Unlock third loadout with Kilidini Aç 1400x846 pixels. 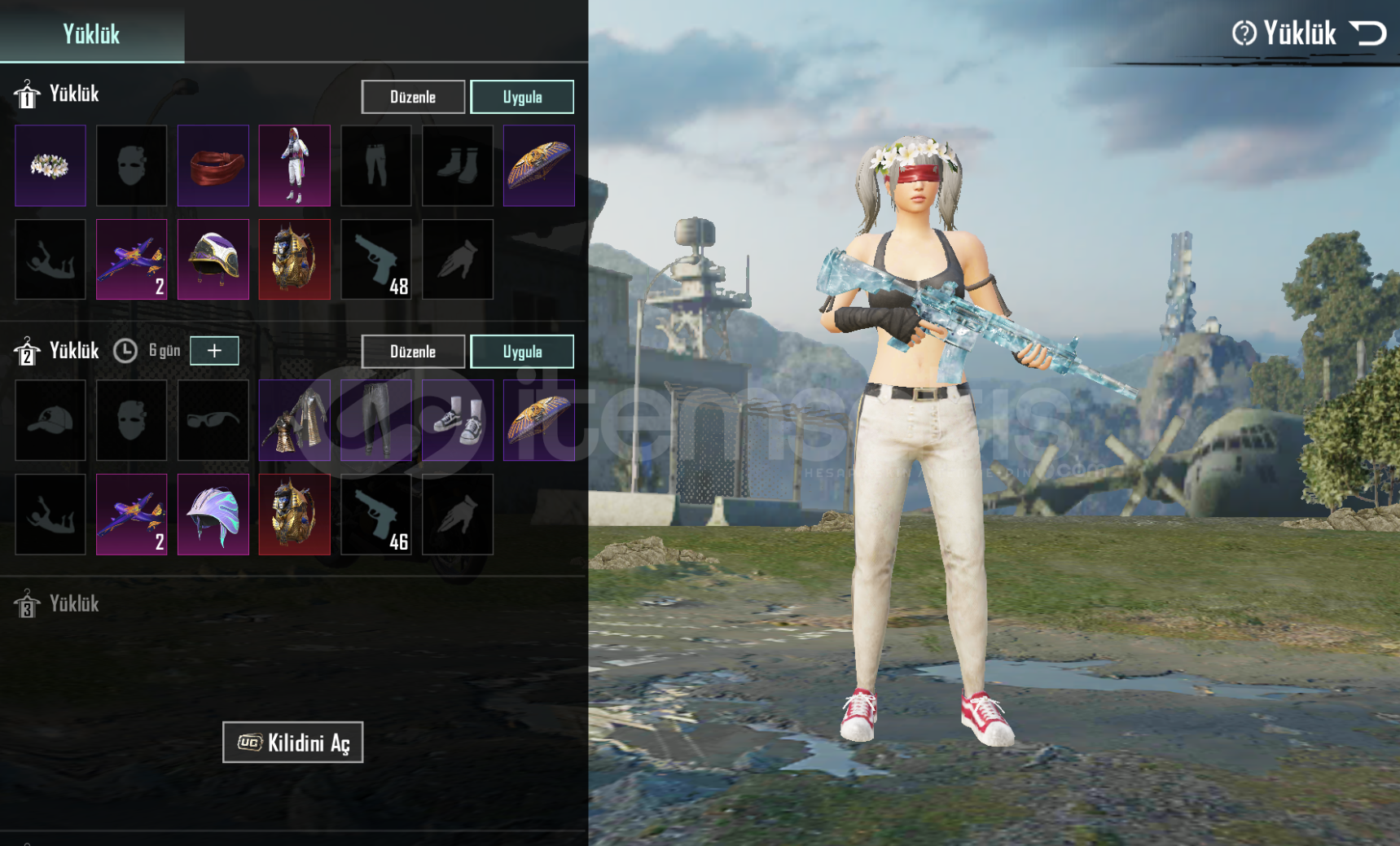click(x=293, y=743)
